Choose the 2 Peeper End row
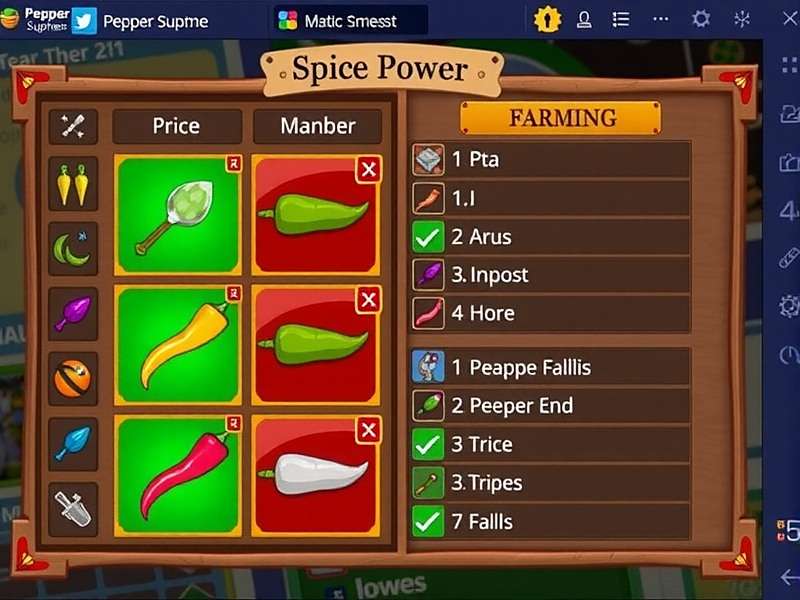The image size is (800, 600). coord(550,405)
